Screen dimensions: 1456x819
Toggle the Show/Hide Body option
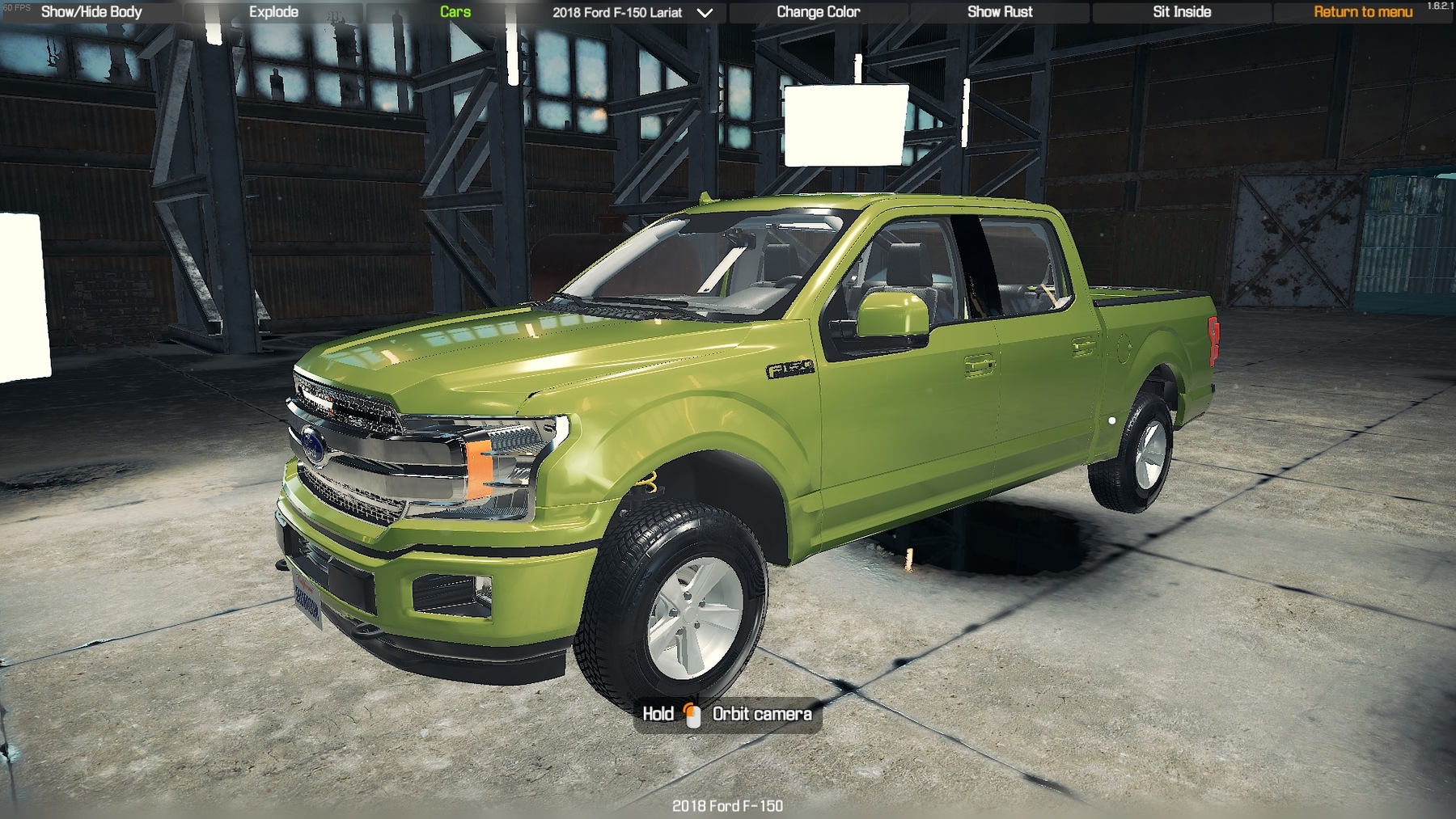pyautogui.click(x=91, y=12)
